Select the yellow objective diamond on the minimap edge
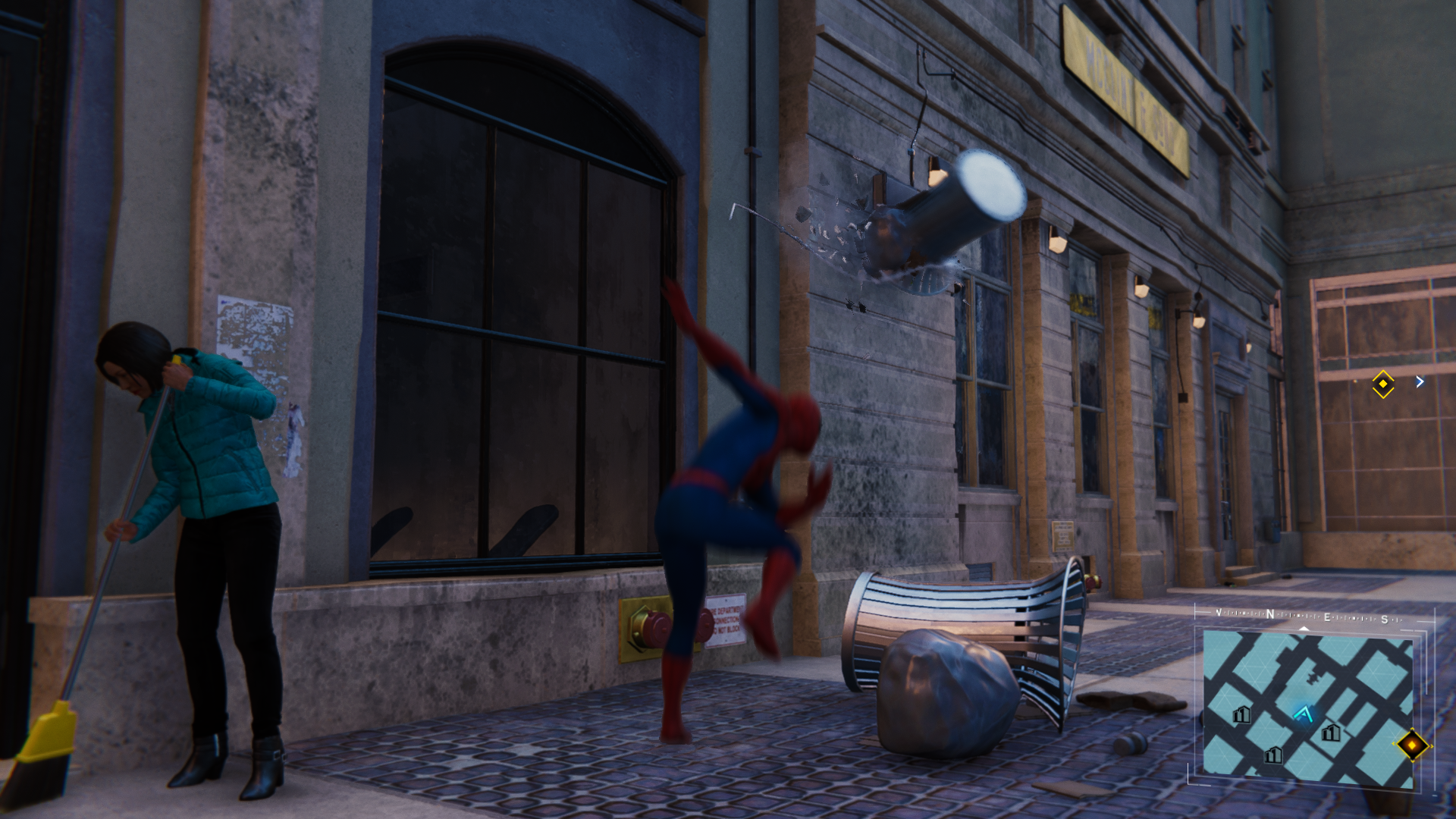Image resolution: width=1456 pixels, height=819 pixels. pyautogui.click(x=1412, y=745)
